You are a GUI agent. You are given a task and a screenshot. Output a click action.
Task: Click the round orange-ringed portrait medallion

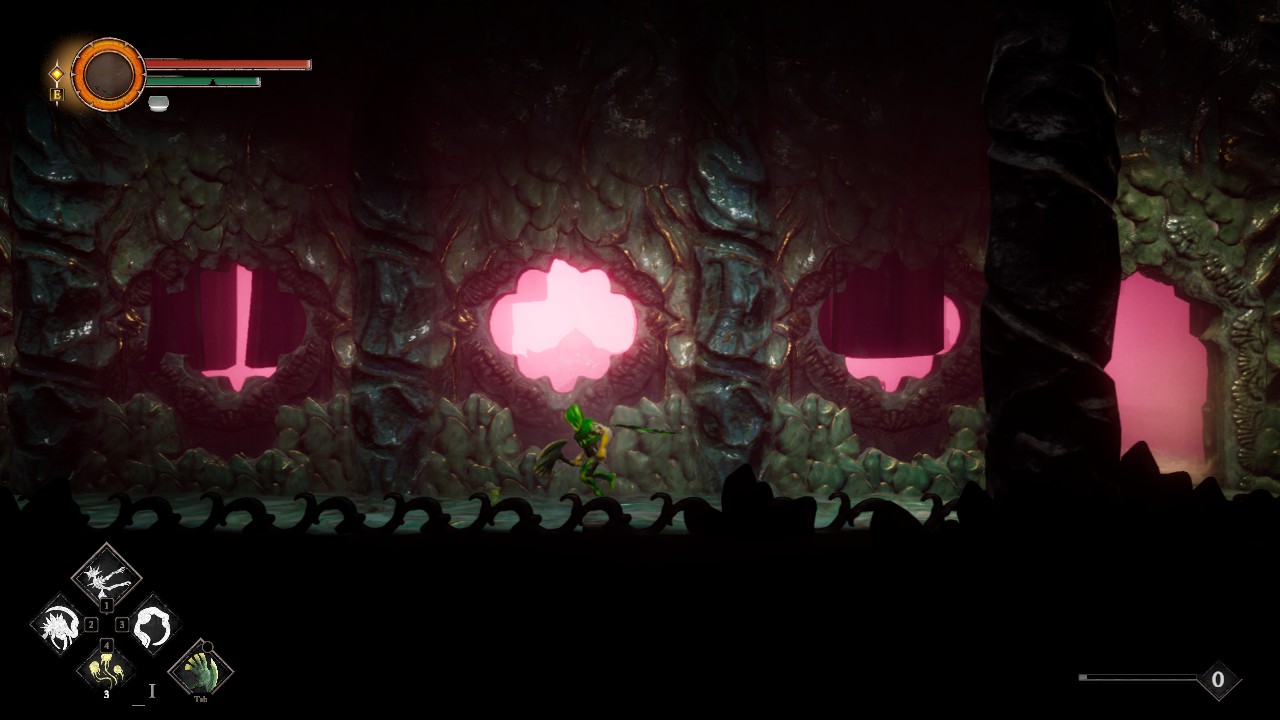109,74
